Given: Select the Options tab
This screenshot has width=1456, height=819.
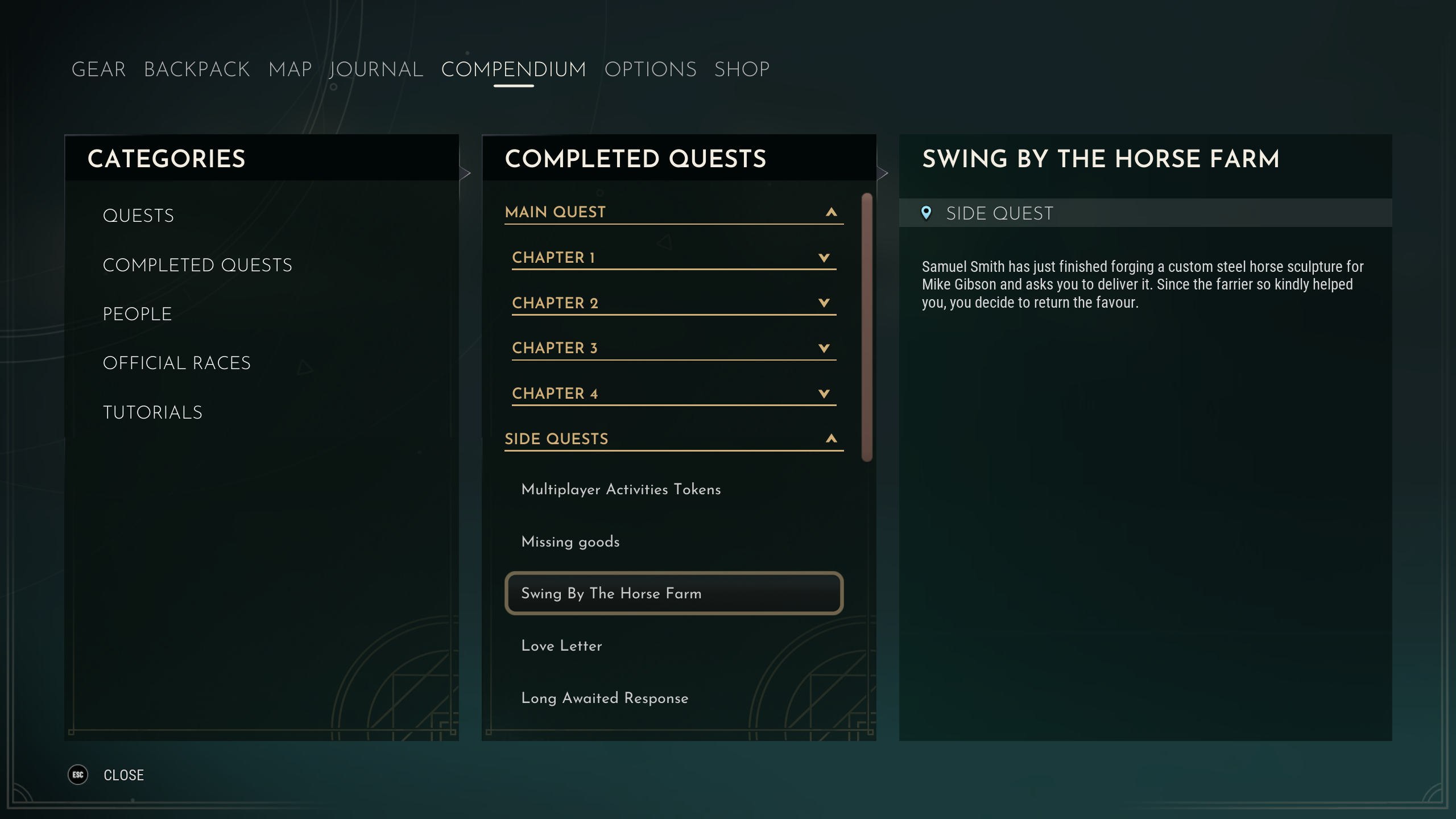Looking at the screenshot, I should [x=650, y=69].
